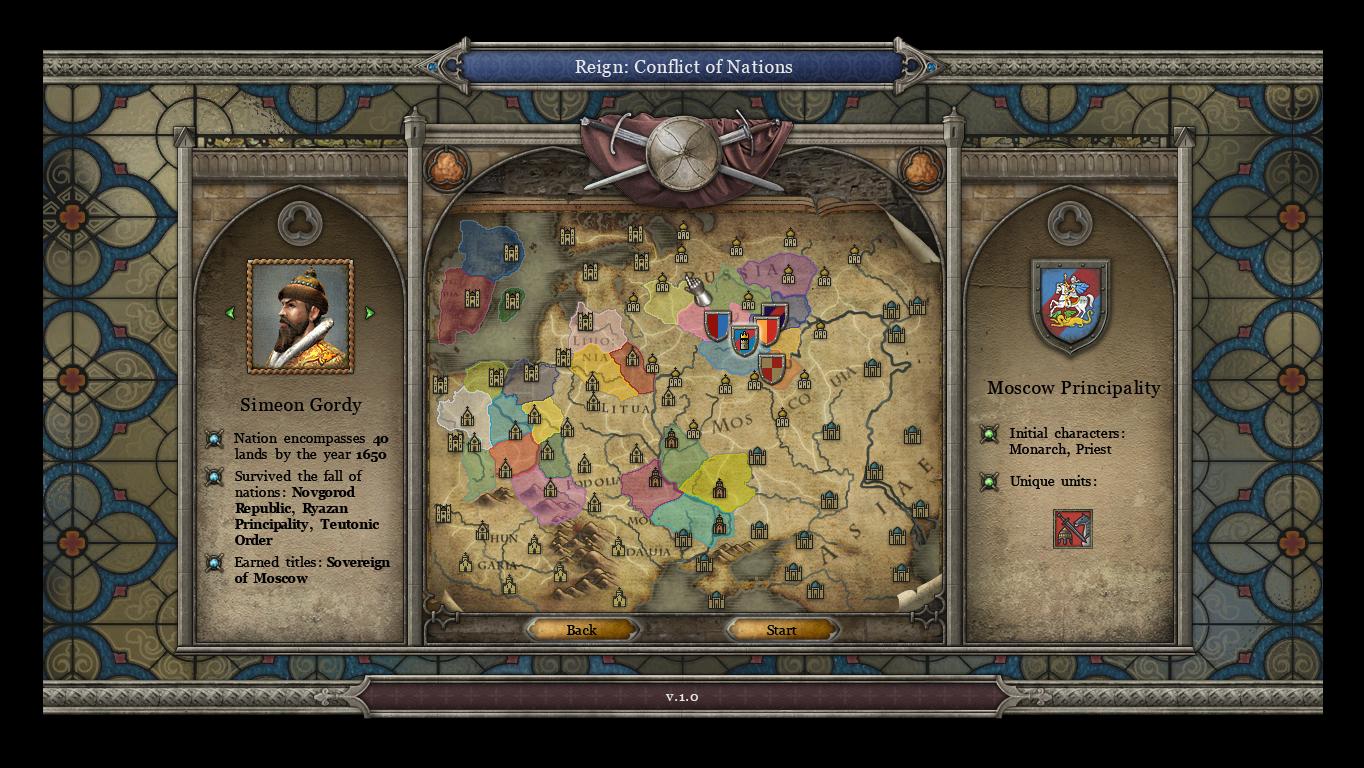Go back to the previous menu
Viewport: 1364px width, 768px height.
click(x=581, y=630)
